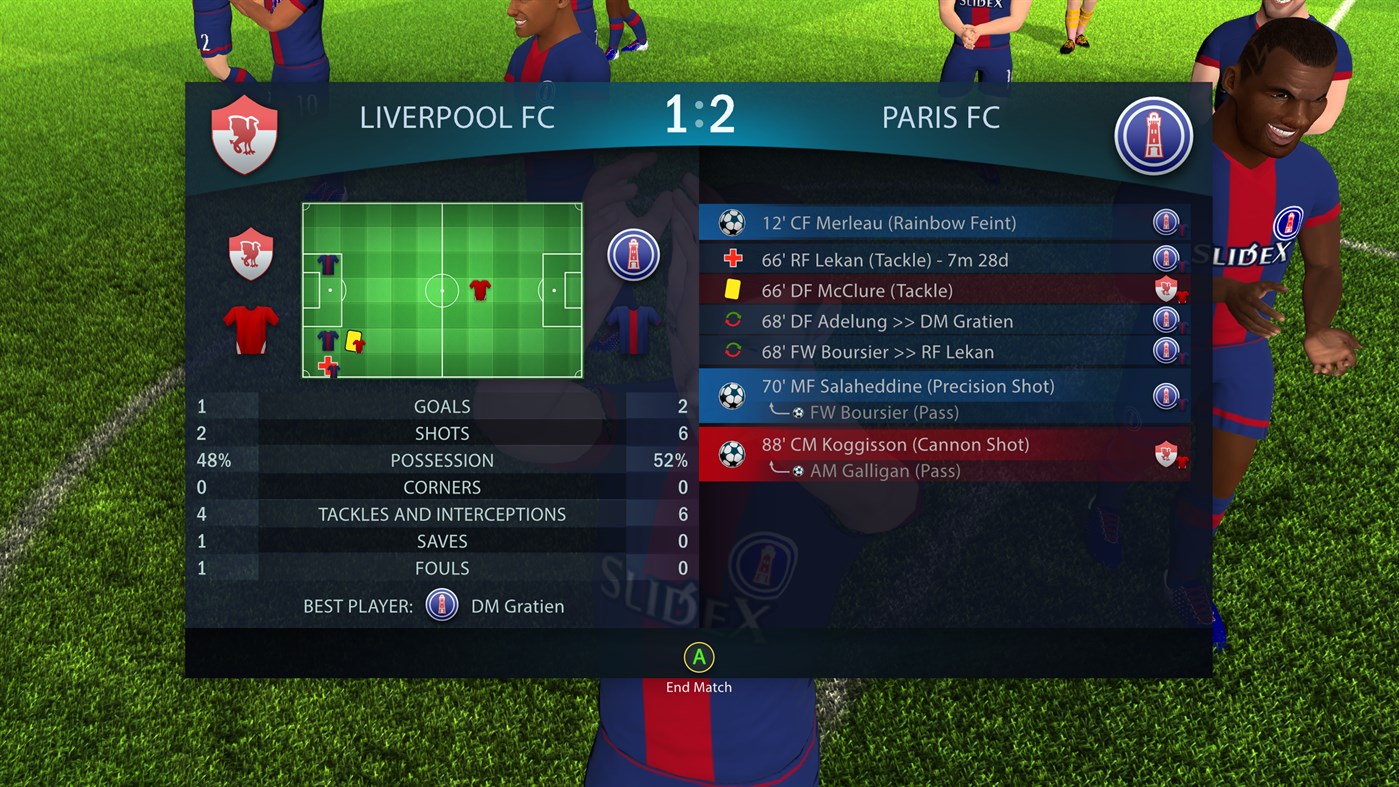Click McClure's yellow card icon
This screenshot has width=1399, height=787.
[x=732, y=290]
